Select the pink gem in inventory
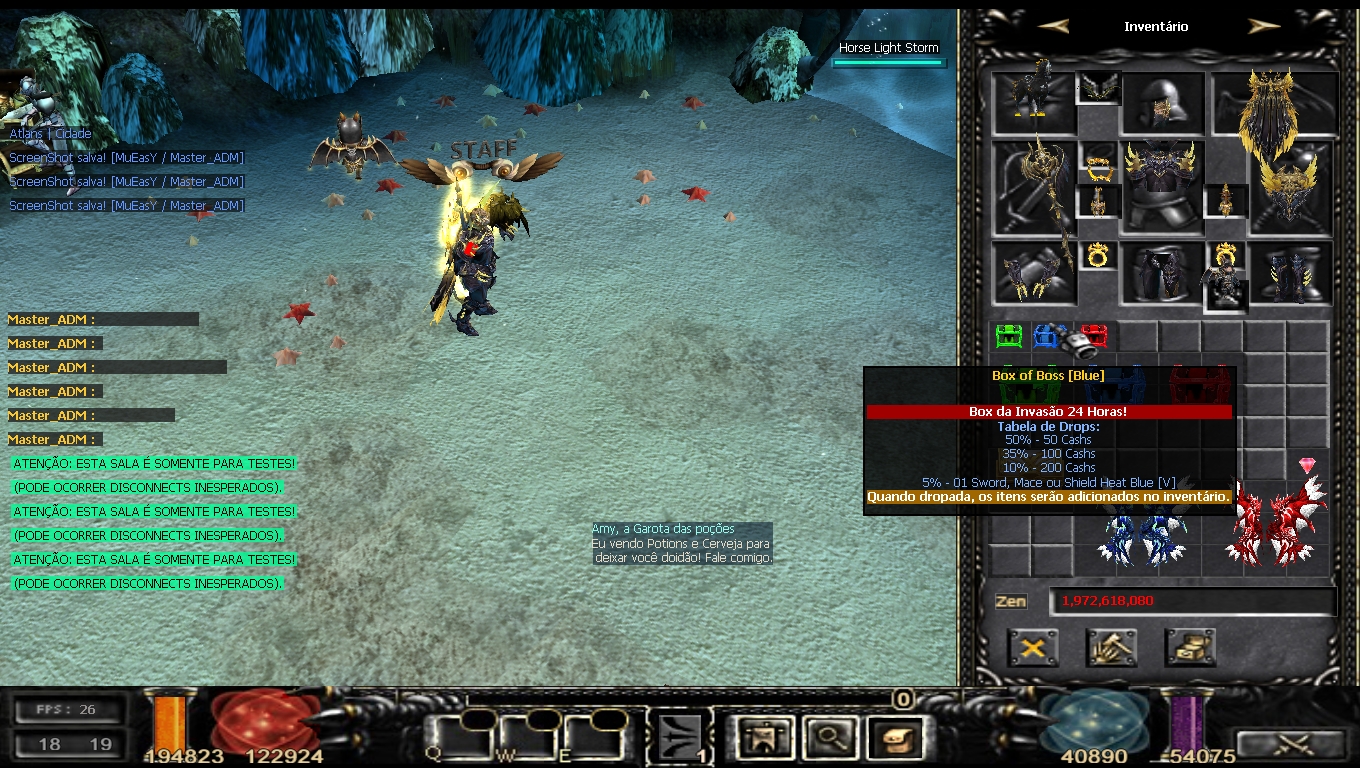1360x768 pixels. point(1307,466)
